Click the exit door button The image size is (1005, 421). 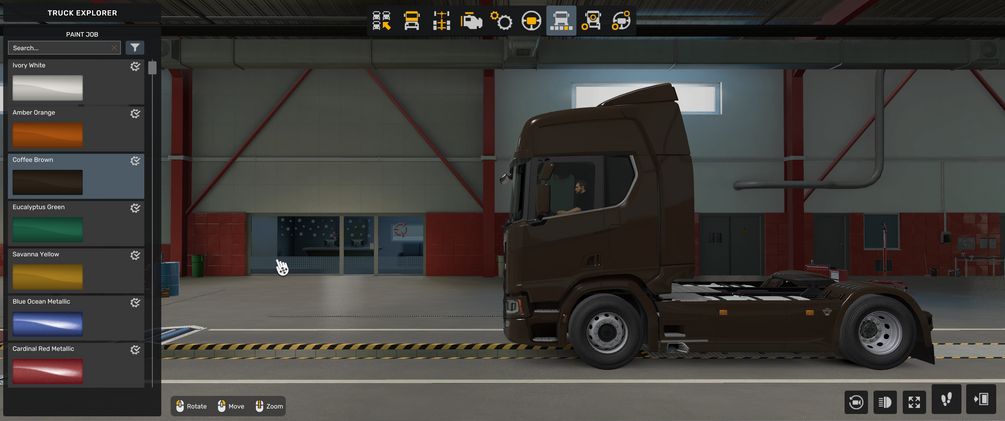(980, 399)
